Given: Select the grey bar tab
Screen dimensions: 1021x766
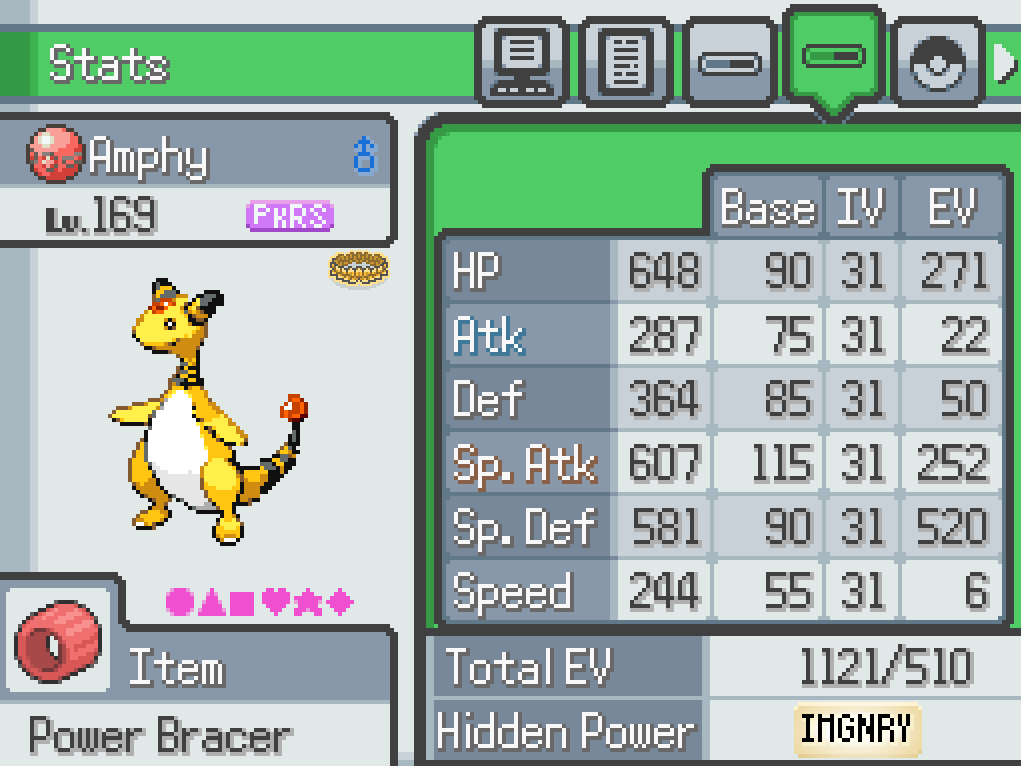Looking at the screenshot, I should (x=730, y=63).
